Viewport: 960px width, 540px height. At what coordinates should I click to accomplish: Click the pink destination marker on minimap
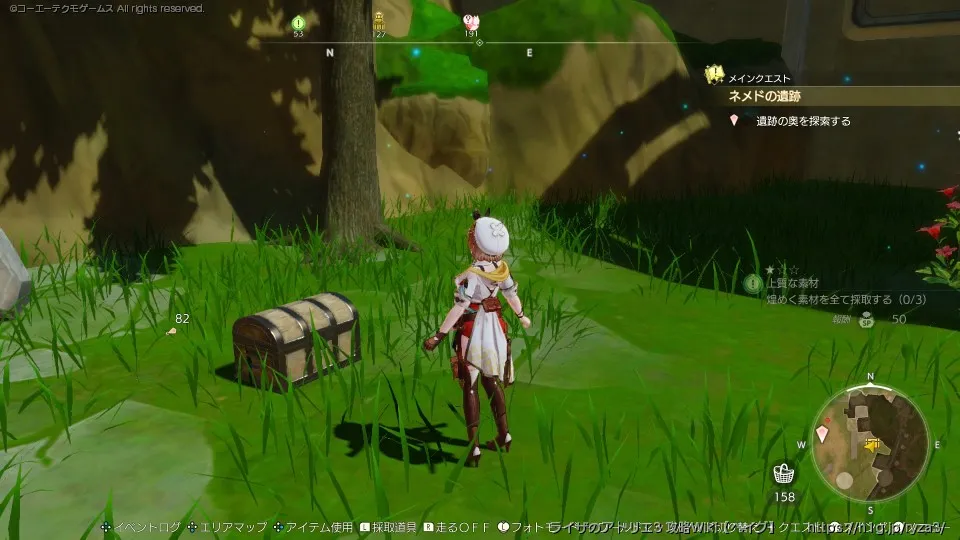[x=822, y=433]
